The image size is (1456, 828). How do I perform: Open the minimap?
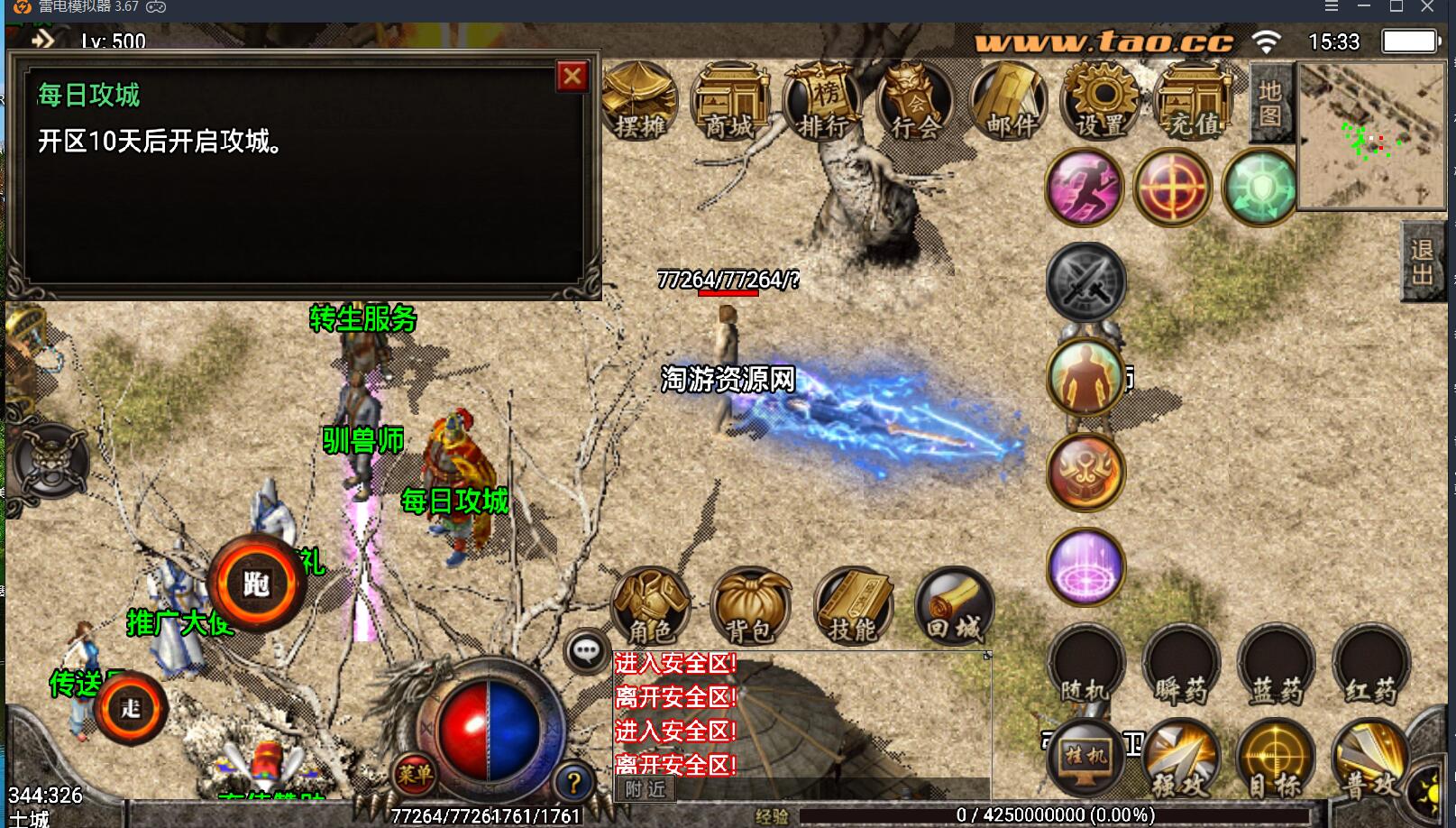[1370, 135]
